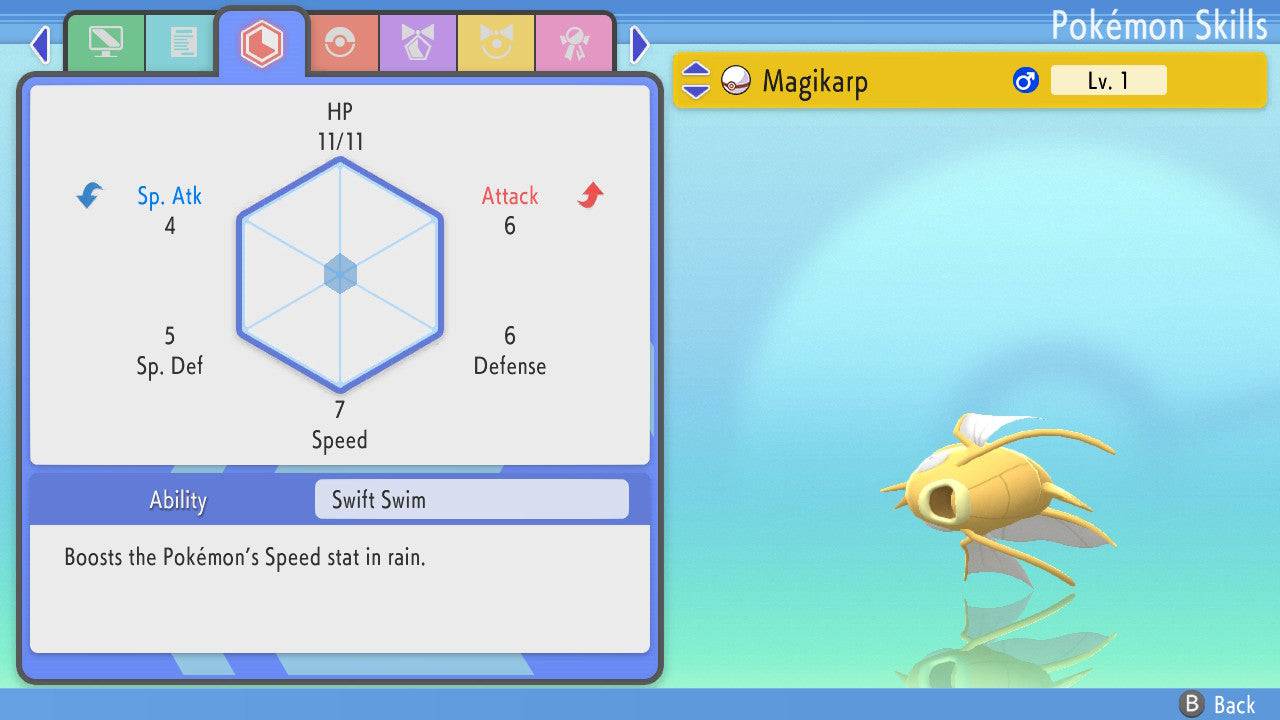Viewport: 1280px width, 720px height.
Task: Select the male gender symbol
Action: click(x=1026, y=80)
